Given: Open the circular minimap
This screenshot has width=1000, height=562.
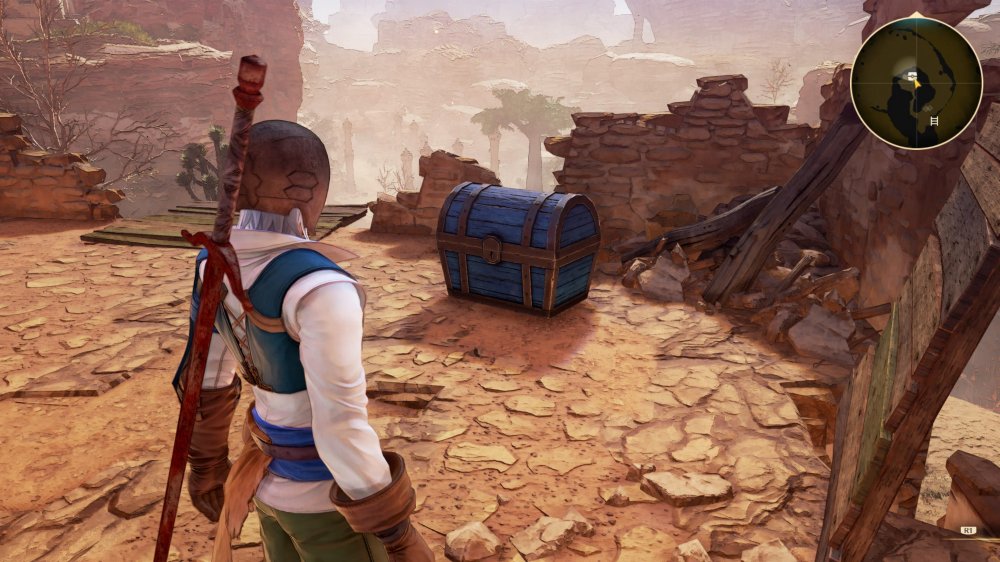Looking at the screenshot, I should 916,83.
